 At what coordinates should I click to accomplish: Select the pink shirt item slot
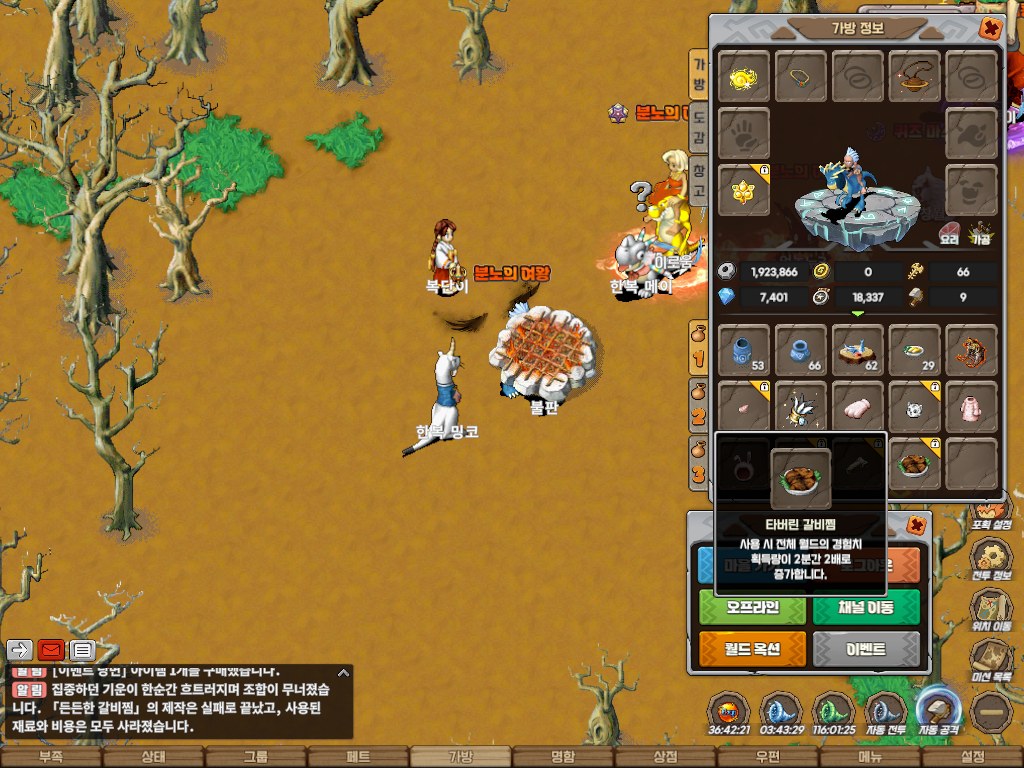point(971,406)
